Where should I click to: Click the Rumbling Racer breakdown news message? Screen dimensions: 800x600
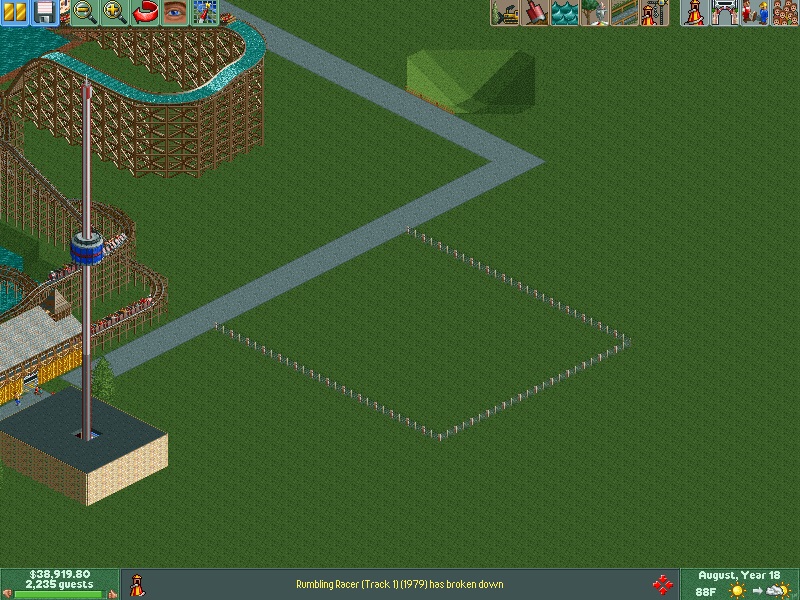pos(400,584)
